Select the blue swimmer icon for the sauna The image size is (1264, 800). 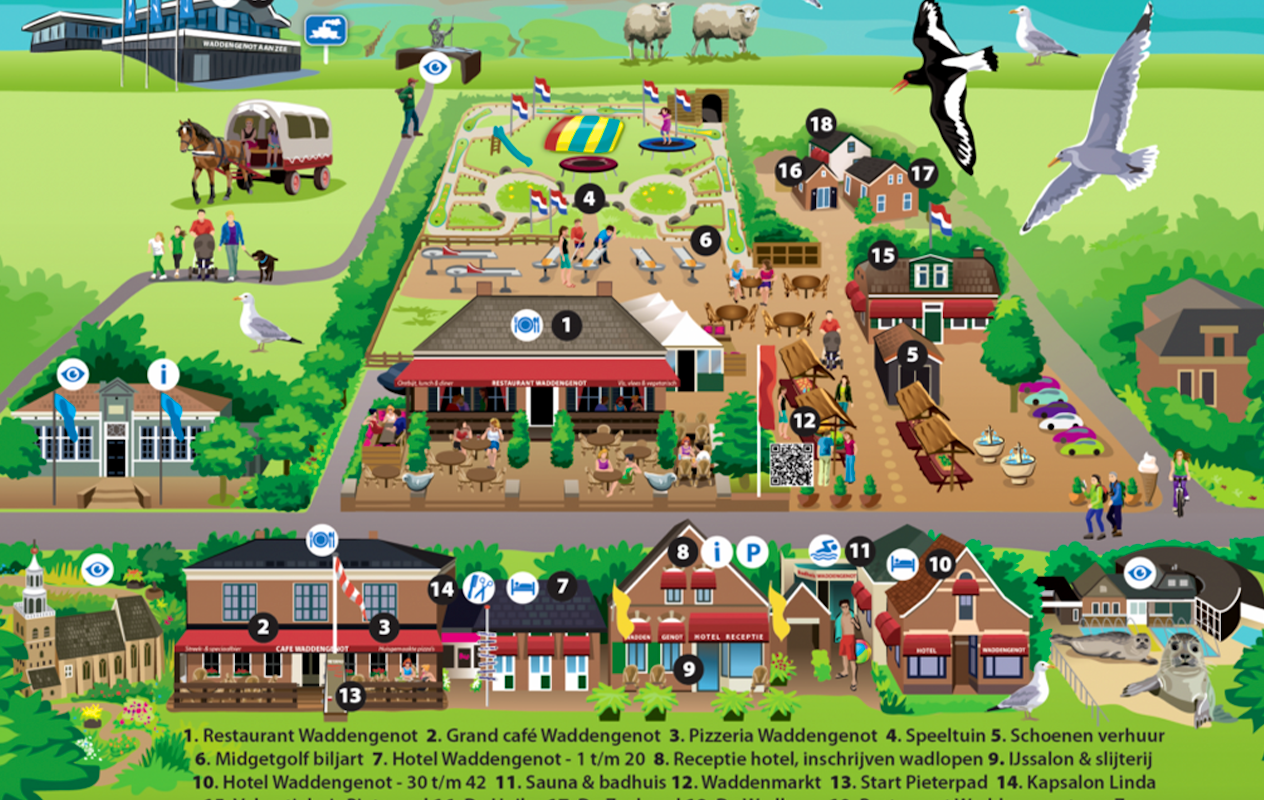(x=825, y=549)
